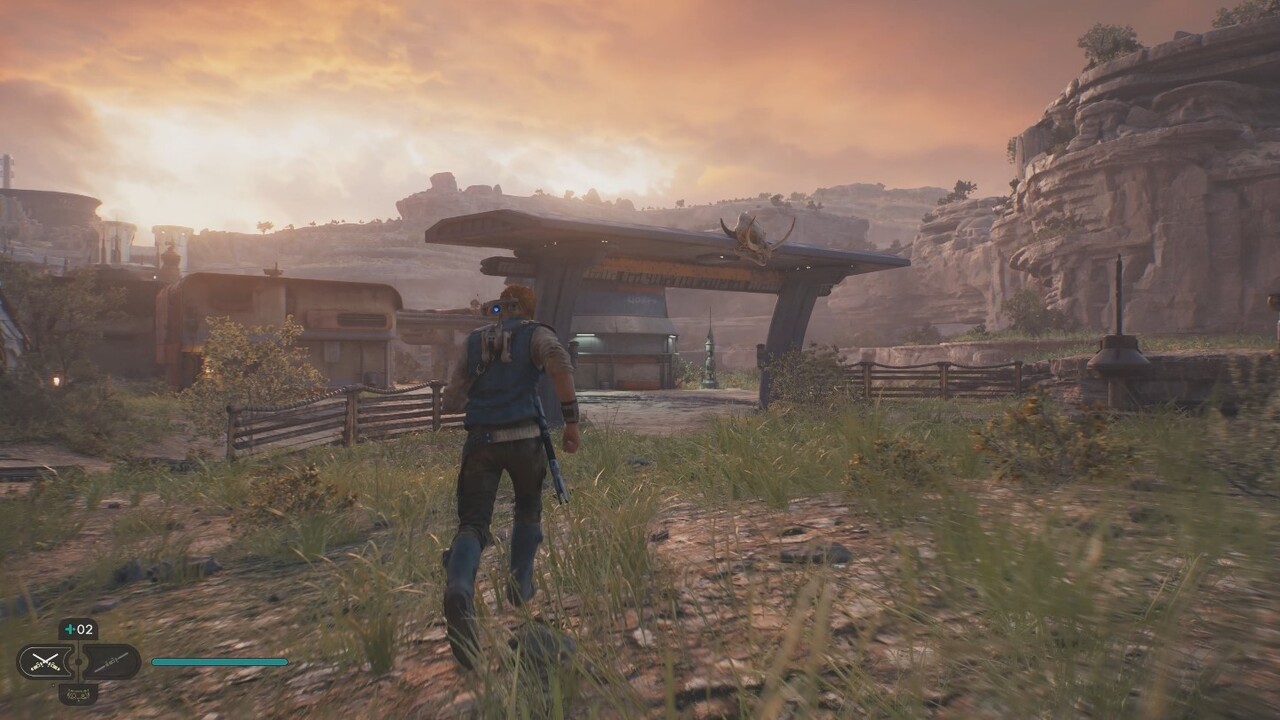Use the stim canister heal slot

(x=78, y=629)
